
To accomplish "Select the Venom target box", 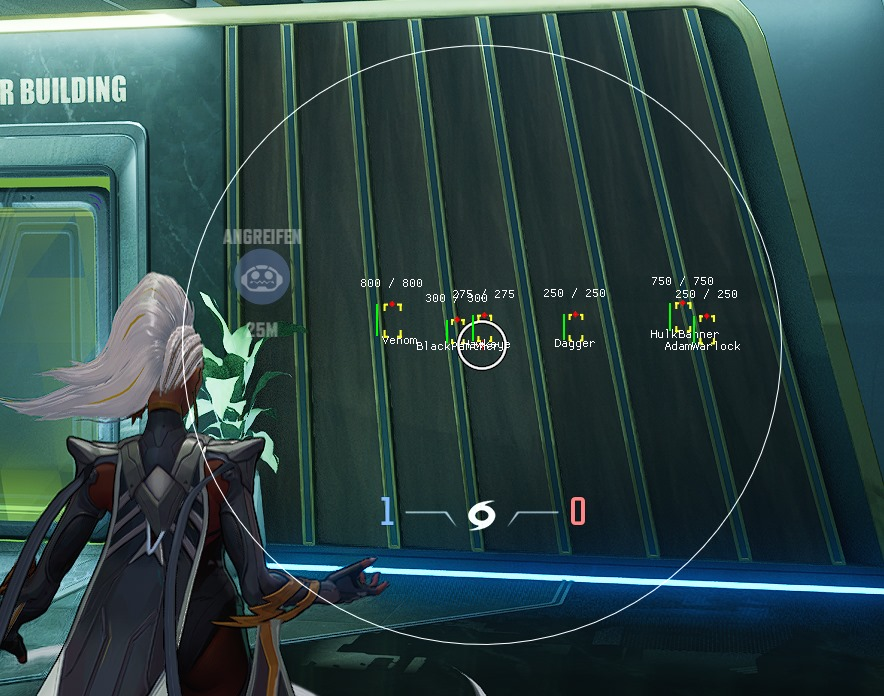I will (392, 320).
